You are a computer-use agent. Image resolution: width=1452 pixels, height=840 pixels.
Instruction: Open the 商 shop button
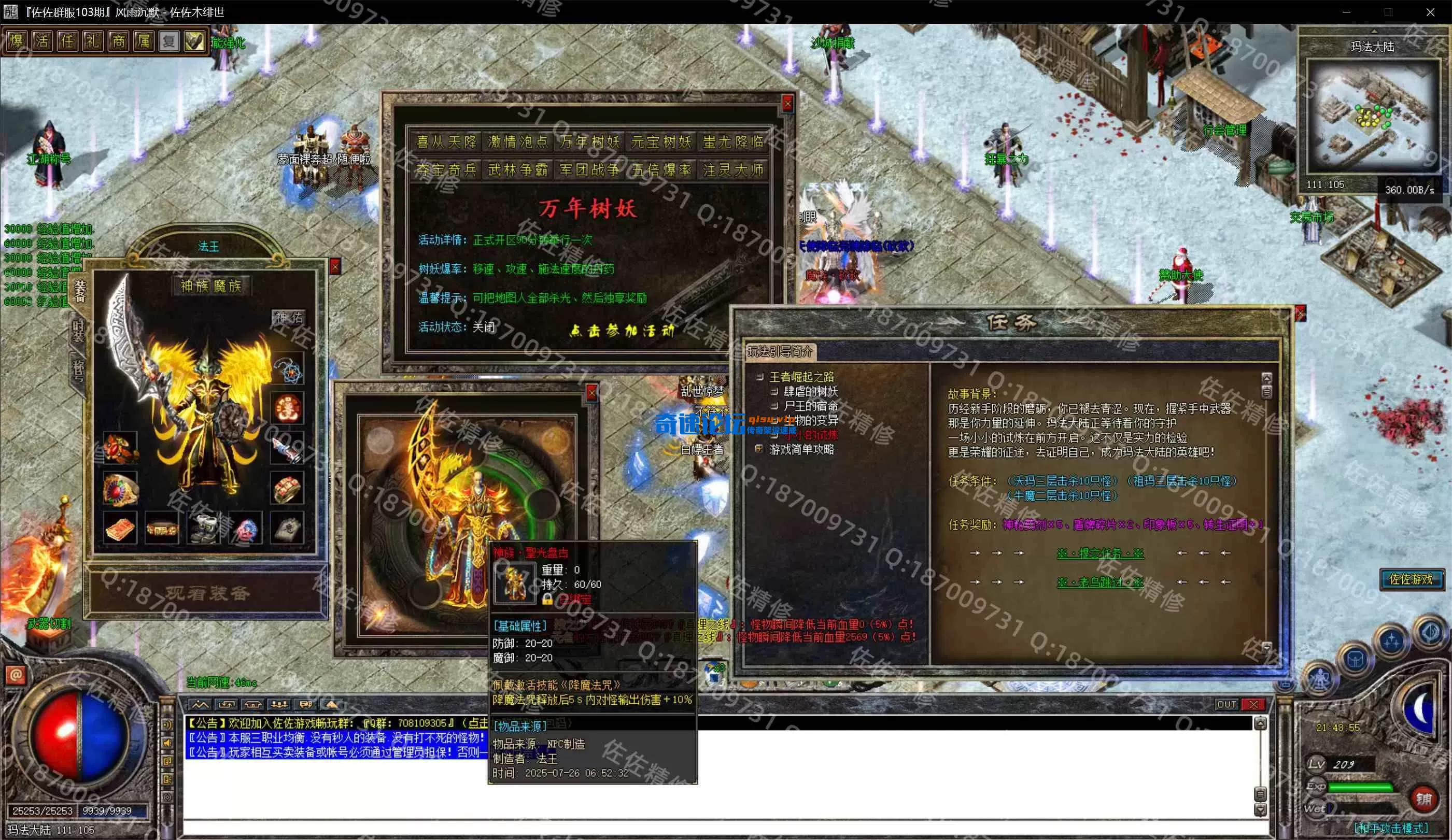[x=118, y=41]
